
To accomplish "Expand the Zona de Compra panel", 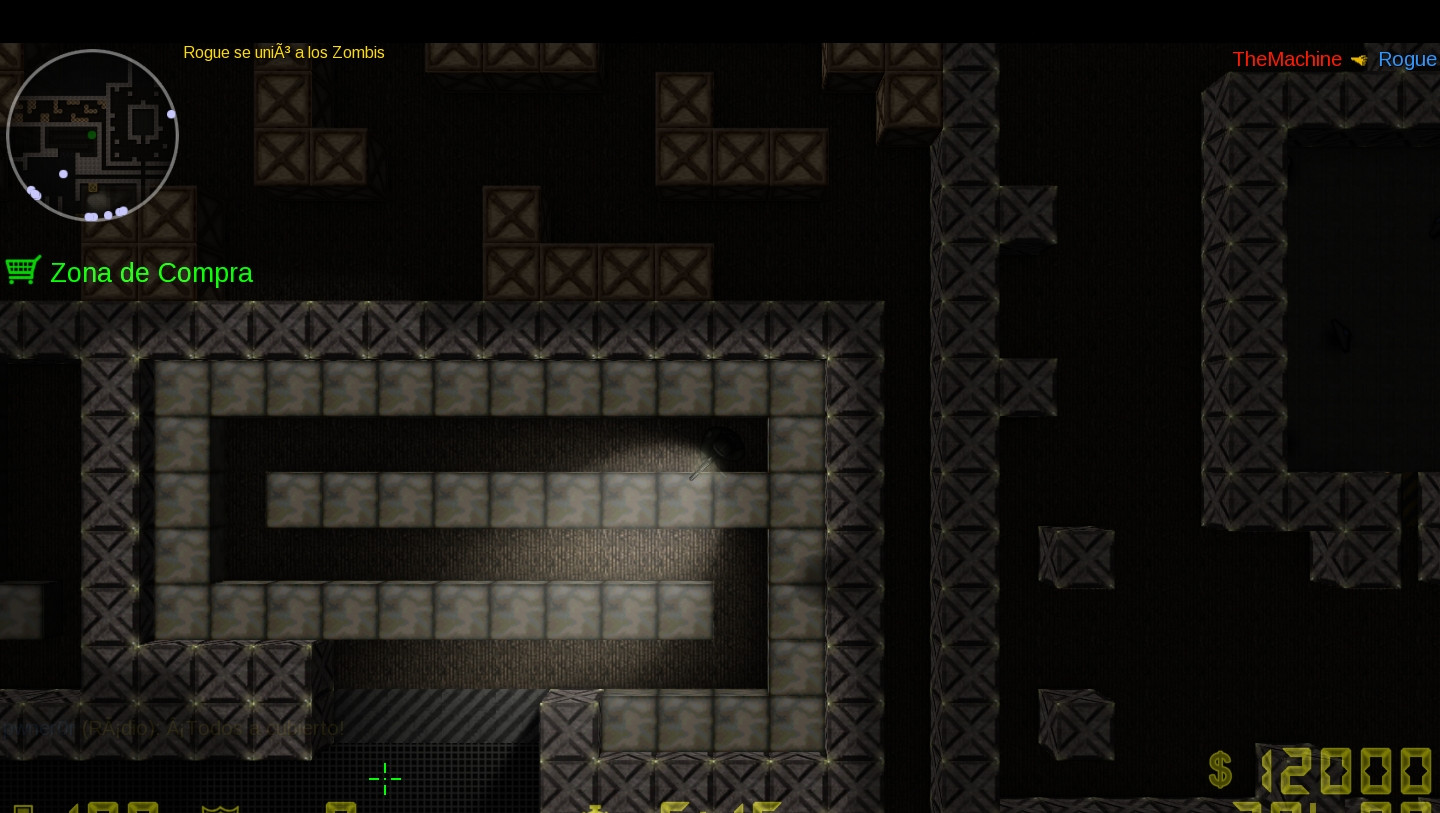I will 151,273.
